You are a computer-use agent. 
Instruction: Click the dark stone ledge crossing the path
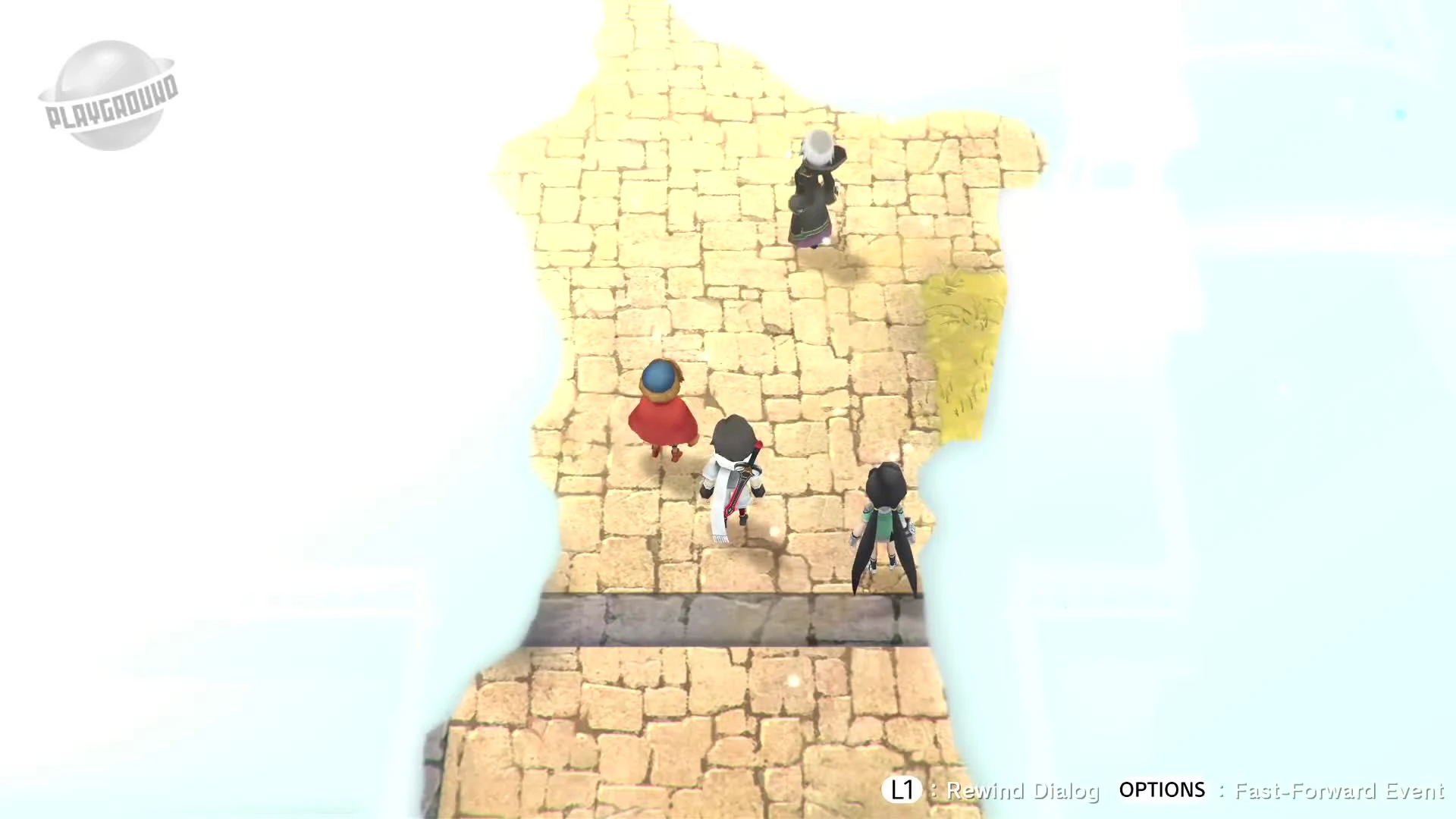coord(728,618)
